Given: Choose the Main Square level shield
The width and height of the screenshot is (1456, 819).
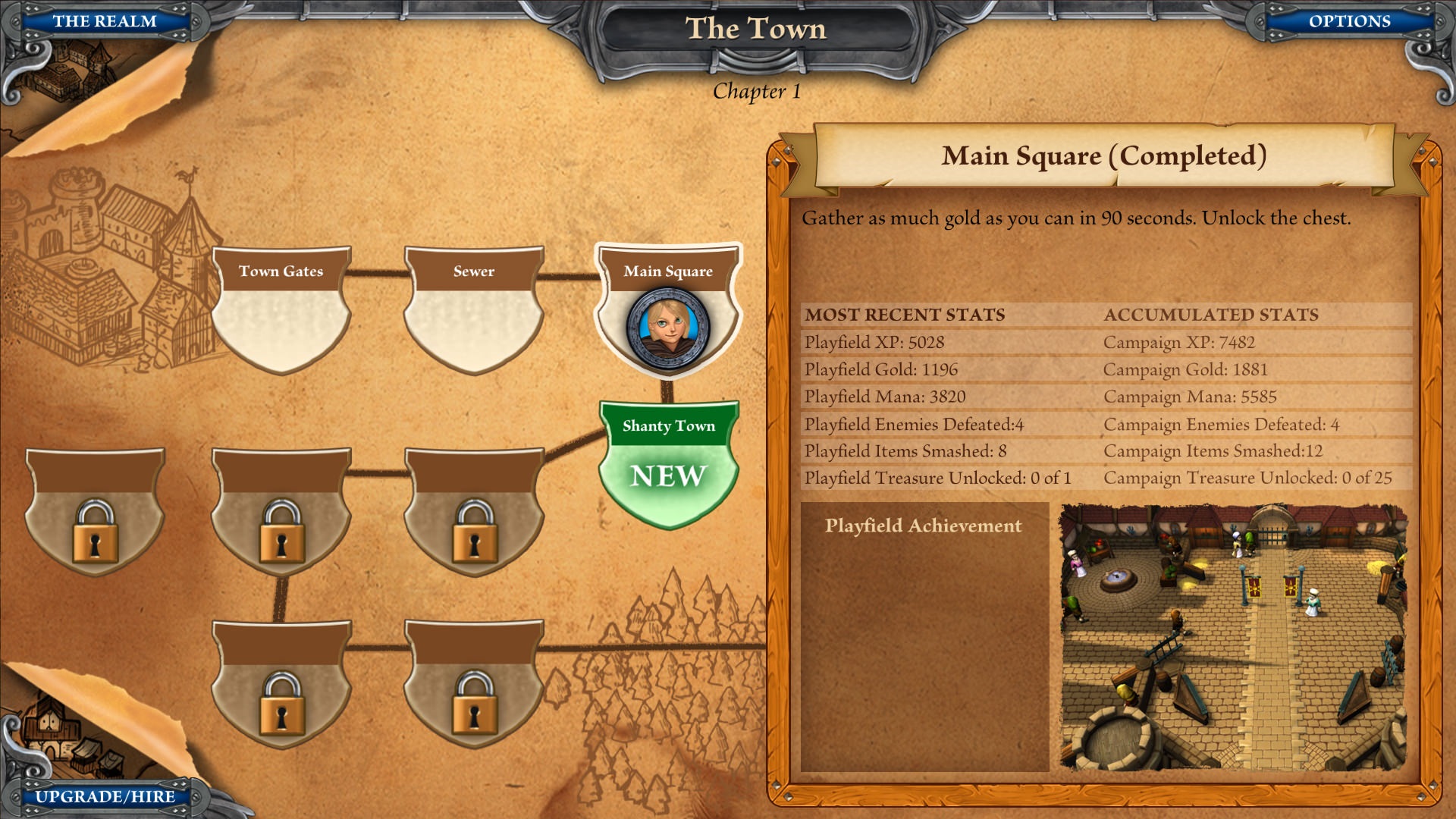Looking at the screenshot, I should 668,310.
